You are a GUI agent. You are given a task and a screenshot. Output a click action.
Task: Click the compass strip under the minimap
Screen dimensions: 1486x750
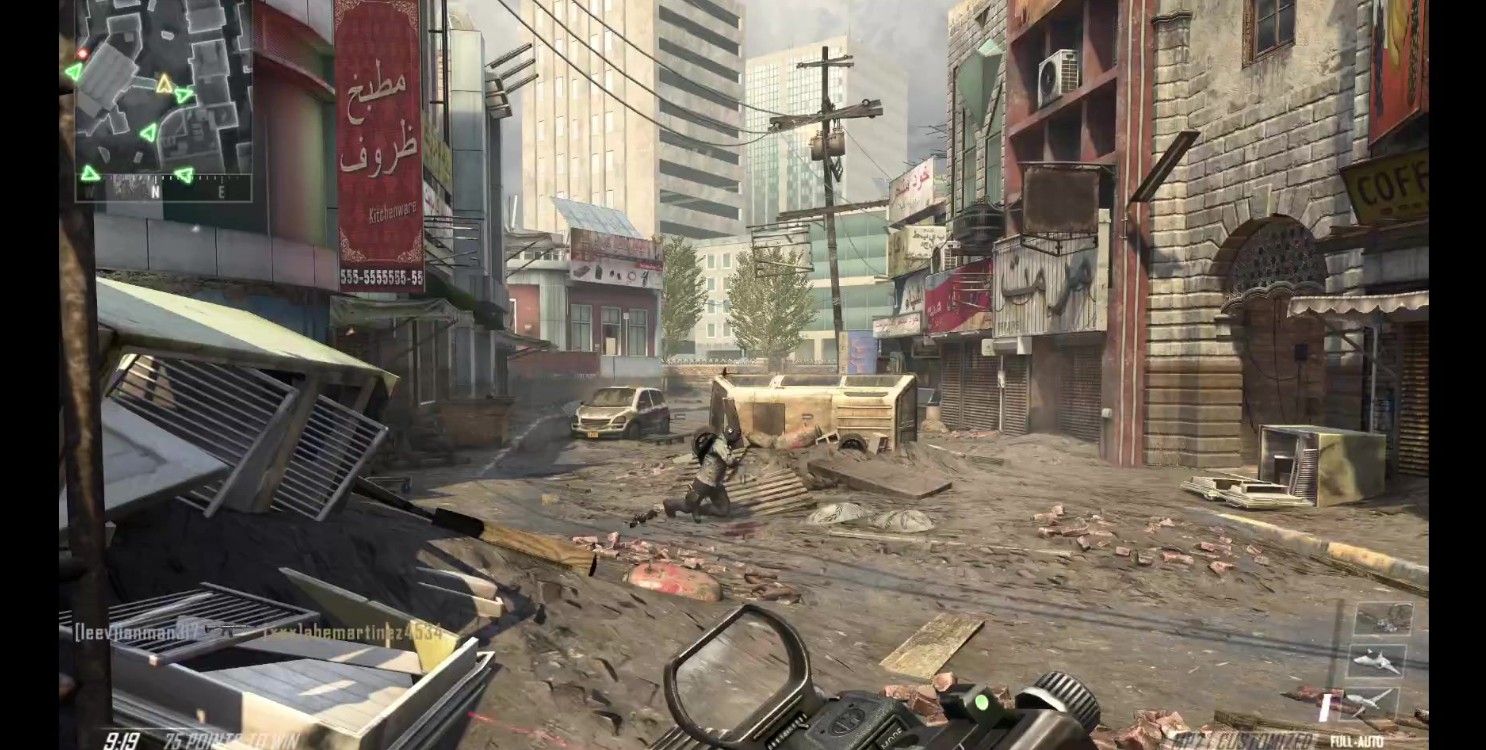point(165,188)
